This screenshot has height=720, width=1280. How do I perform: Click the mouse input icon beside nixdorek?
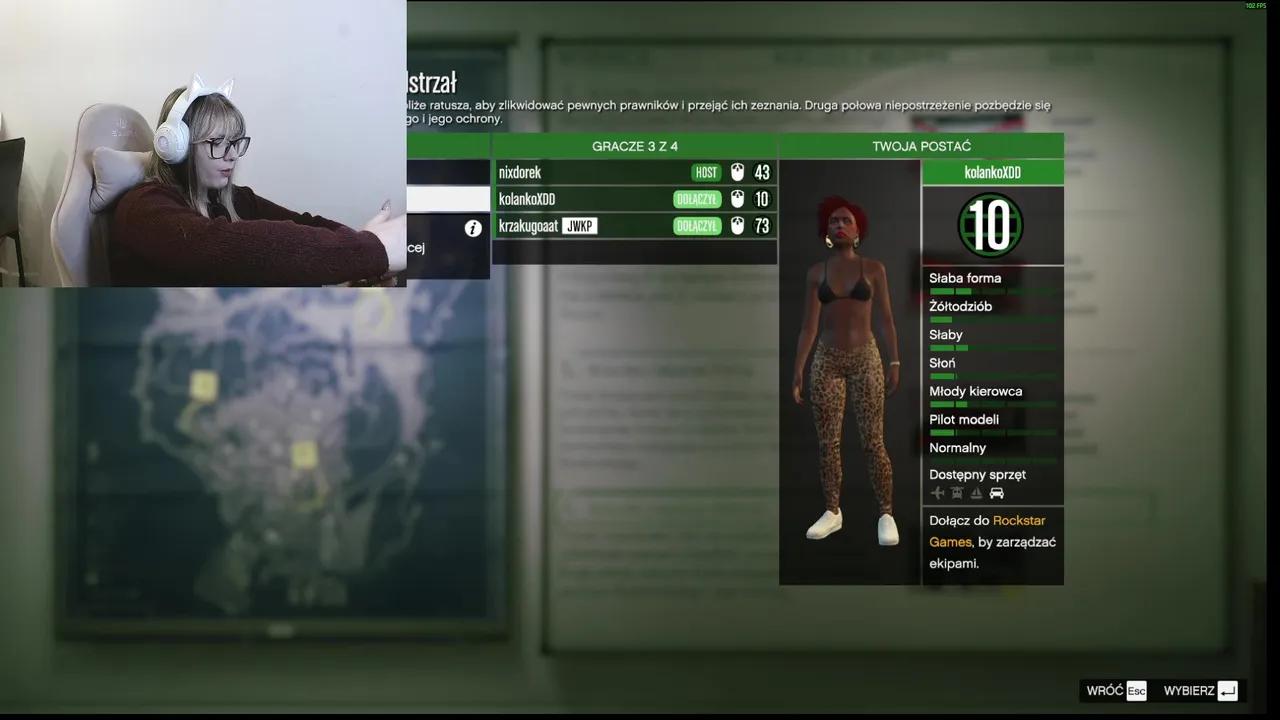point(737,172)
